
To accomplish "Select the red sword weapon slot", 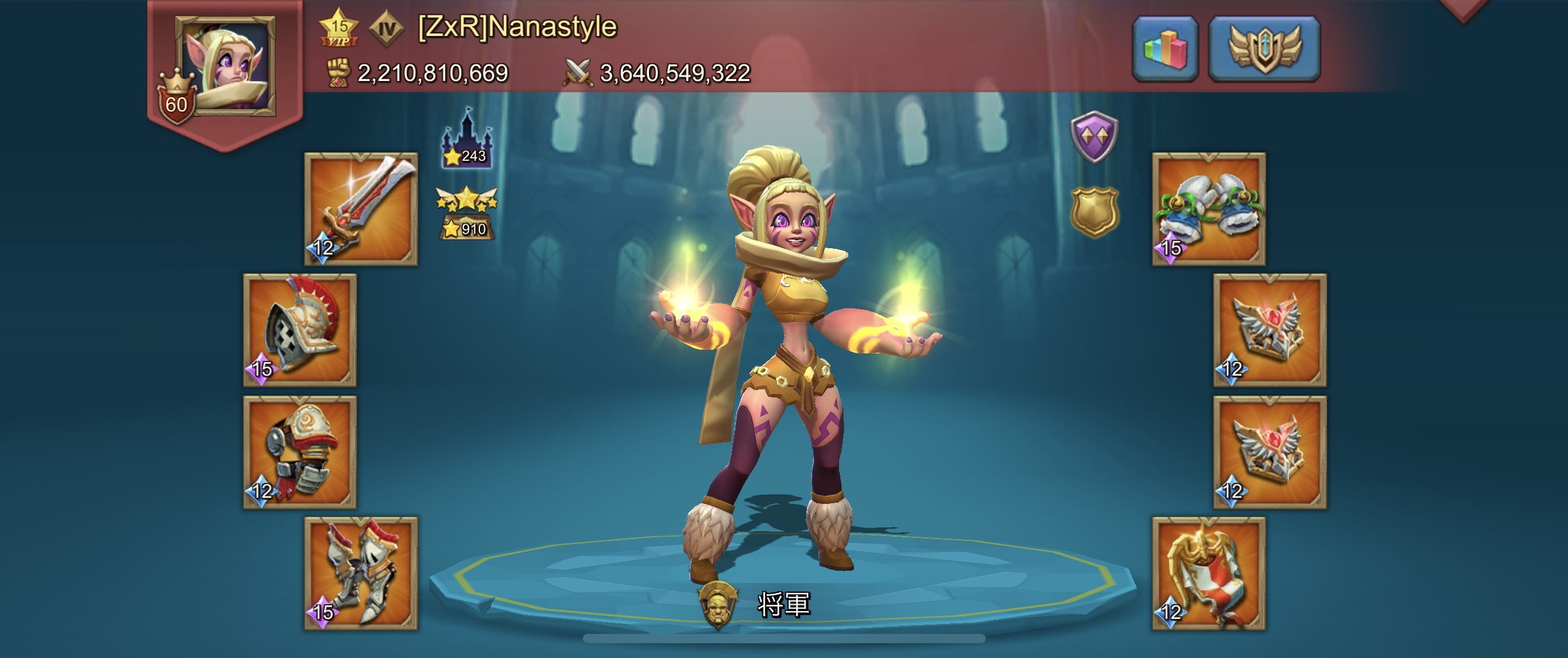I will point(361,209).
